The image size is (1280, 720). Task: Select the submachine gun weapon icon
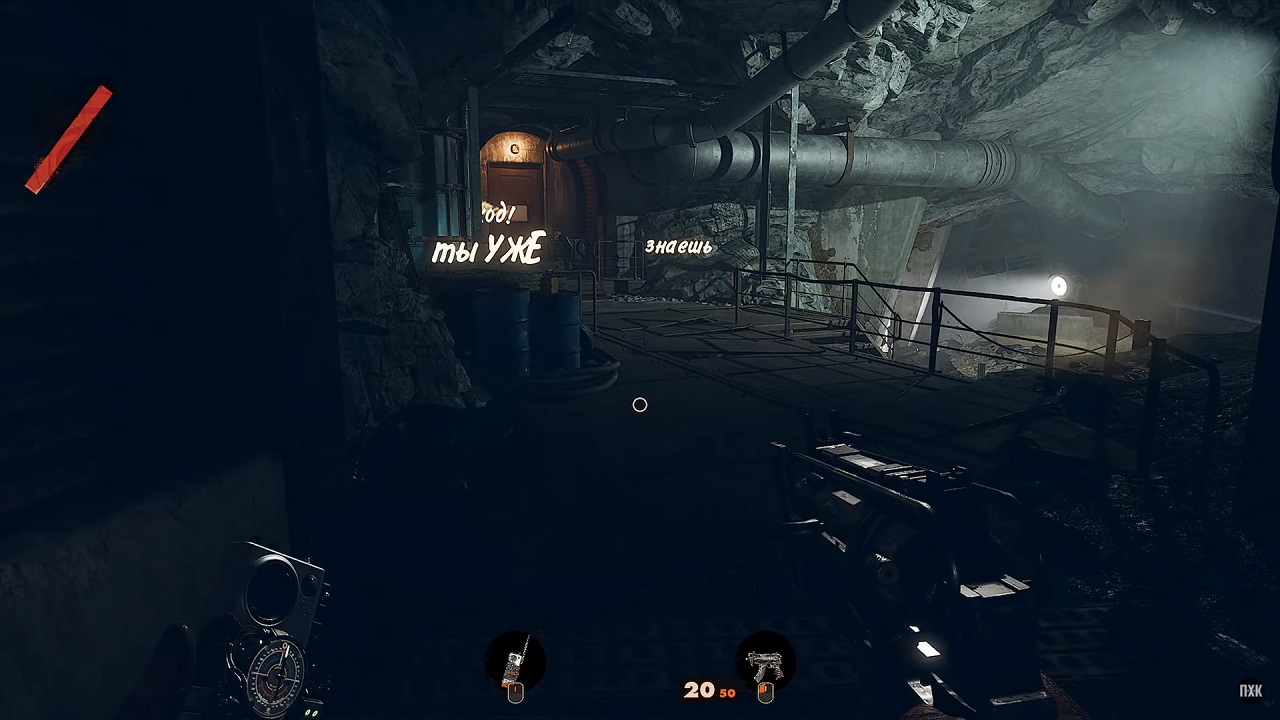click(765, 662)
